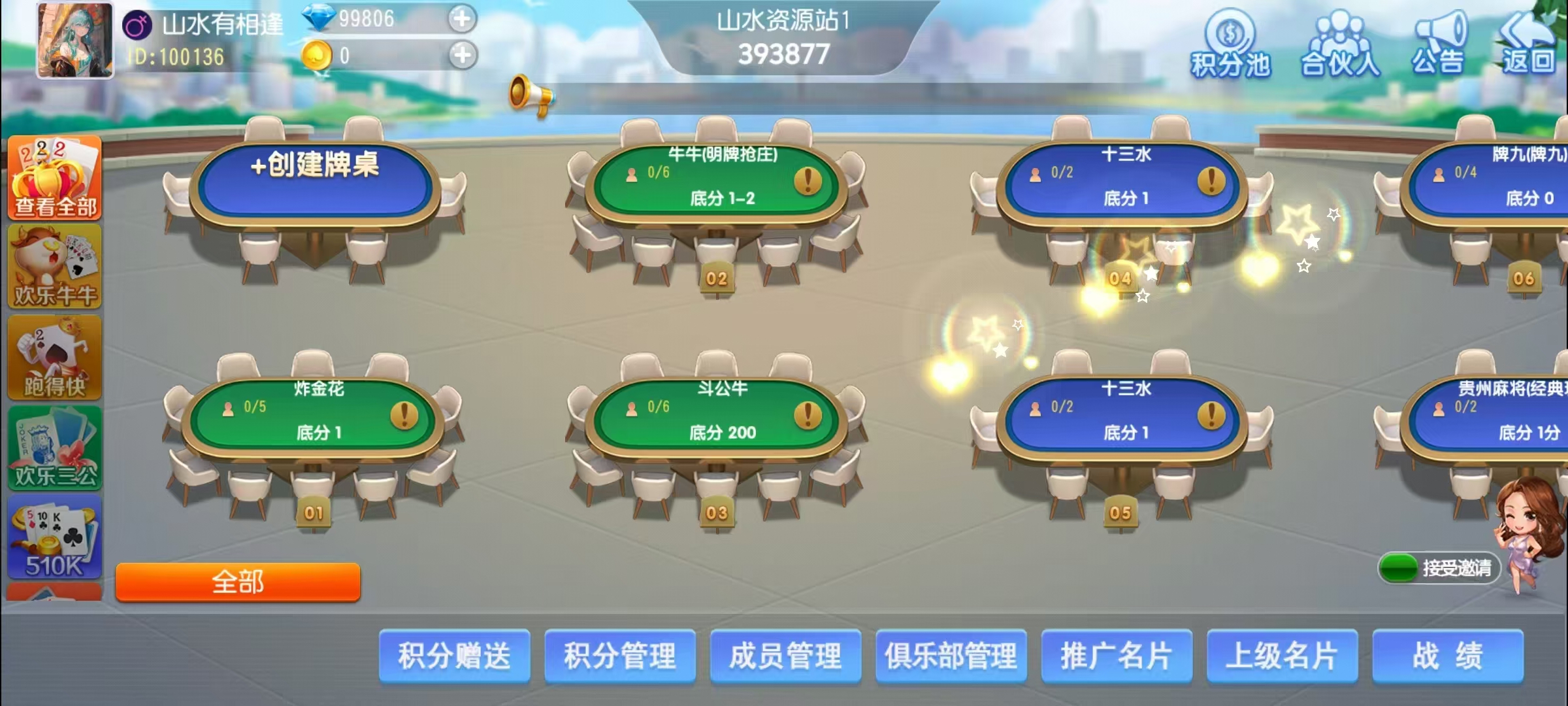Switch to 查看全部 category

[54, 178]
